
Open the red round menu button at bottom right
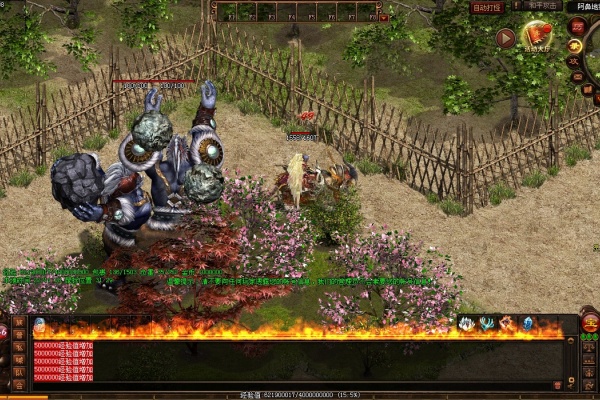(590, 323)
